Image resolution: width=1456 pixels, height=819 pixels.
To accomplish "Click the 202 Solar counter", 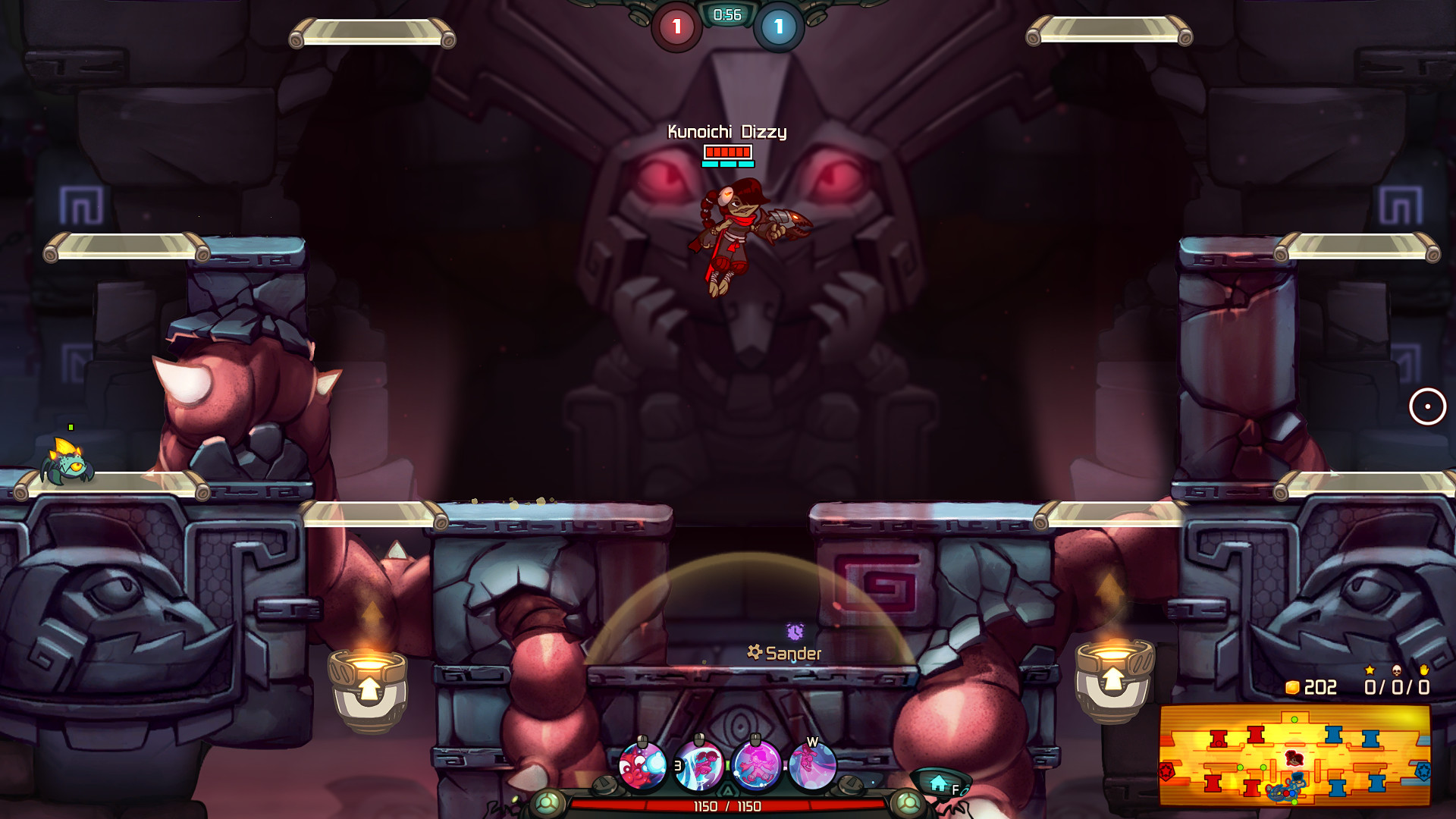I will [1319, 687].
